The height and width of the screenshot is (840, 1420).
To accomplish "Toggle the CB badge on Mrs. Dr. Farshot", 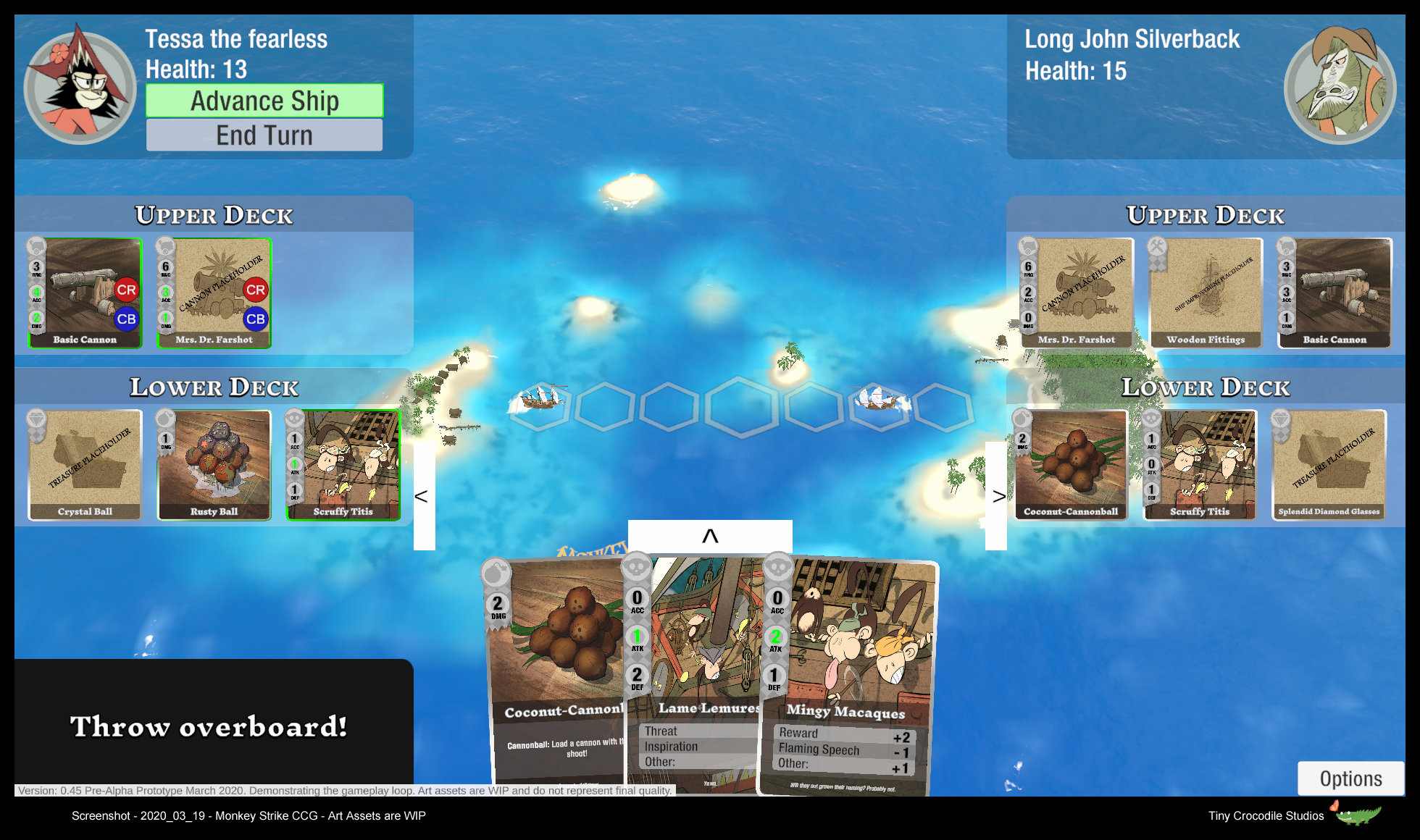I will tap(254, 318).
